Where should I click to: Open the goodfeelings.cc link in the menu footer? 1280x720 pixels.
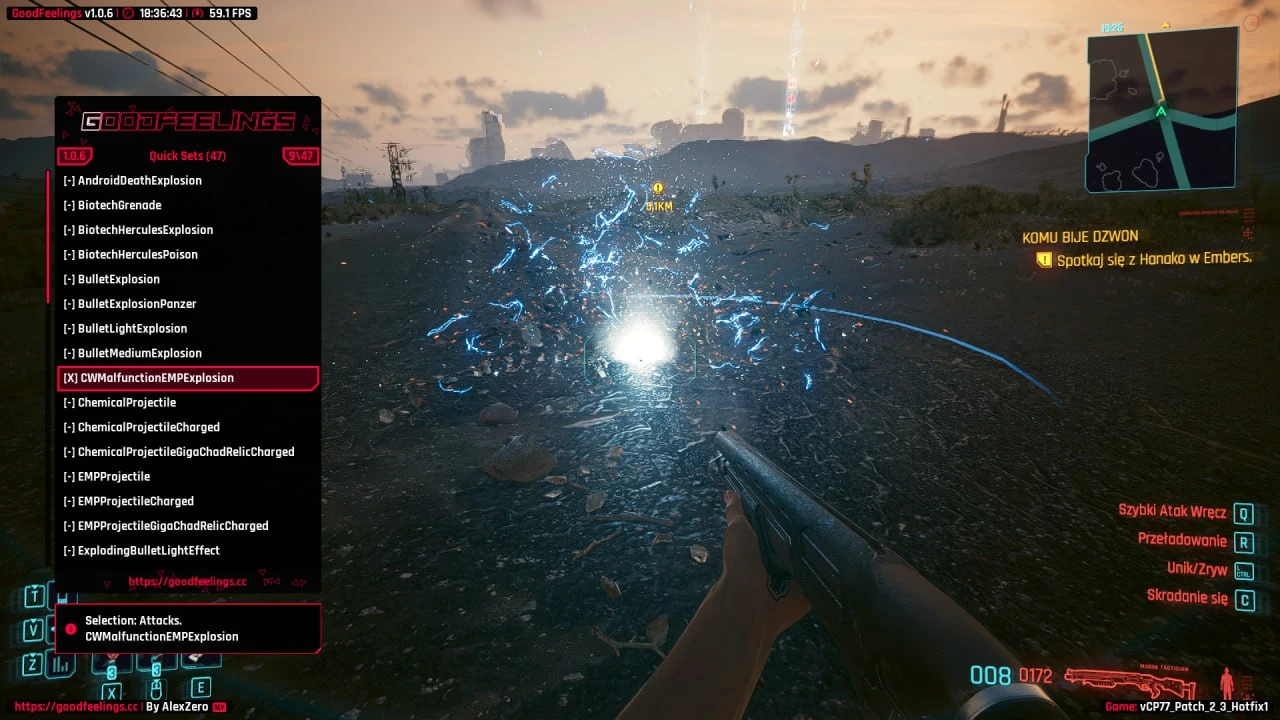187,582
